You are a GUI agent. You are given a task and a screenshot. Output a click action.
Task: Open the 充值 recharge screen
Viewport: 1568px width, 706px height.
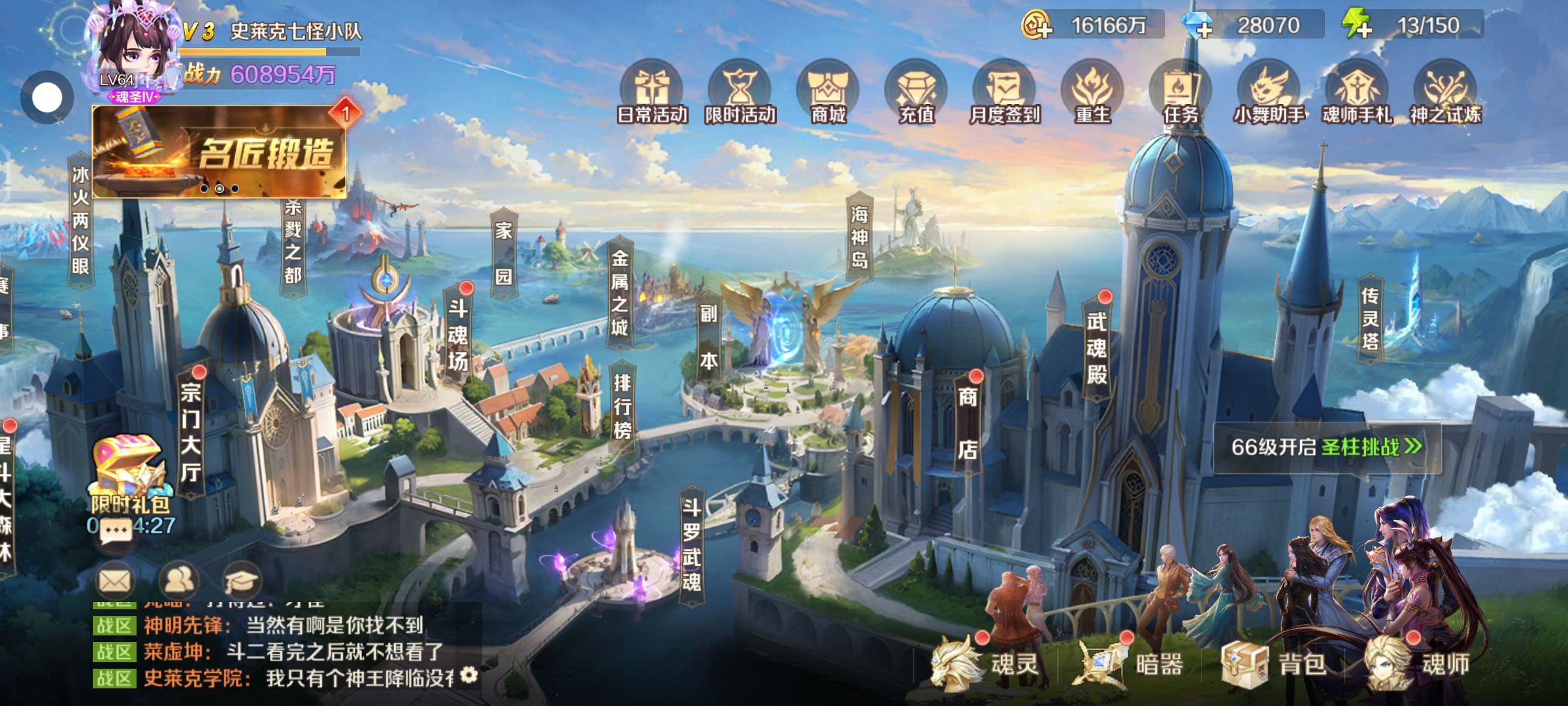pyautogui.click(x=916, y=93)
